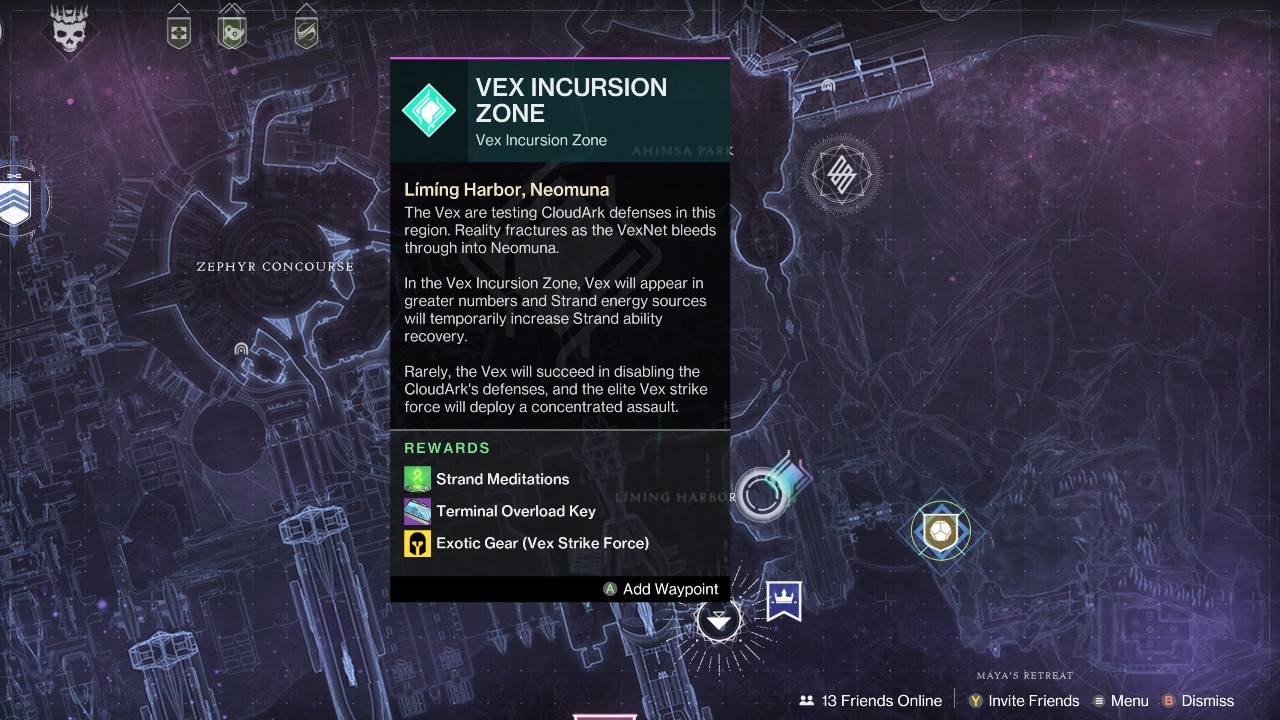Choose the Exotic Gear reward entry

coord(541,543)
